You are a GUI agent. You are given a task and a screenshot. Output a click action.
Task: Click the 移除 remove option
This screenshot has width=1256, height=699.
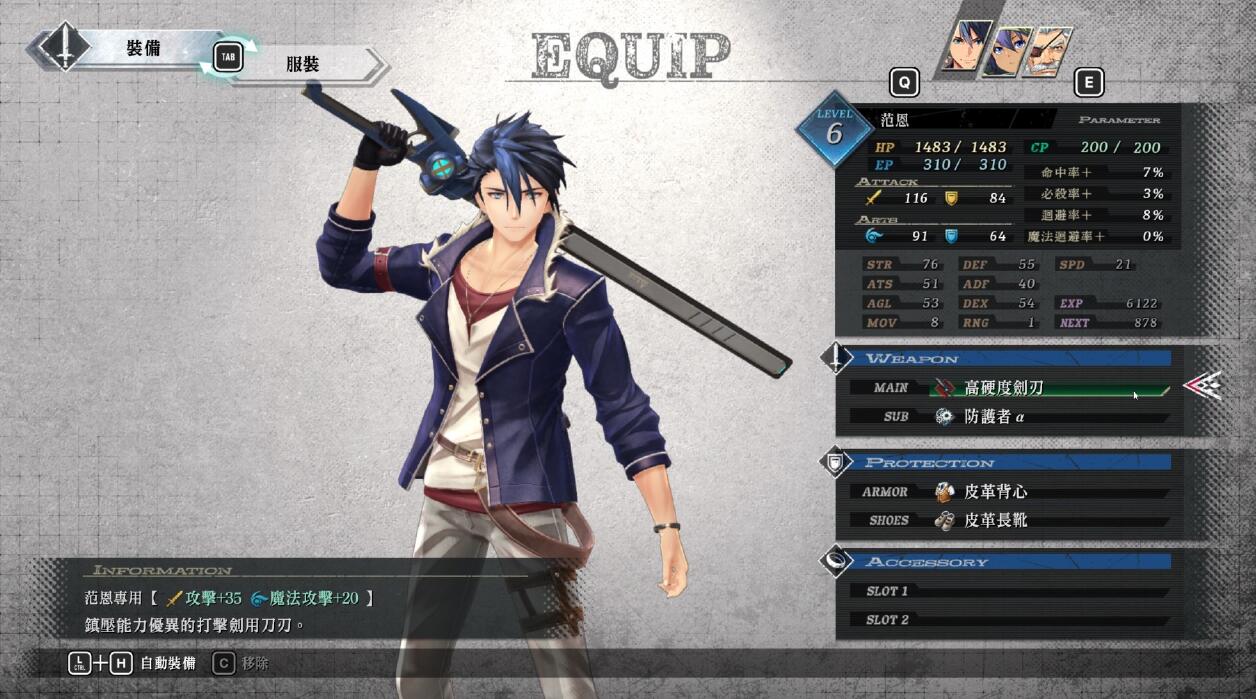tap(254, 663)
